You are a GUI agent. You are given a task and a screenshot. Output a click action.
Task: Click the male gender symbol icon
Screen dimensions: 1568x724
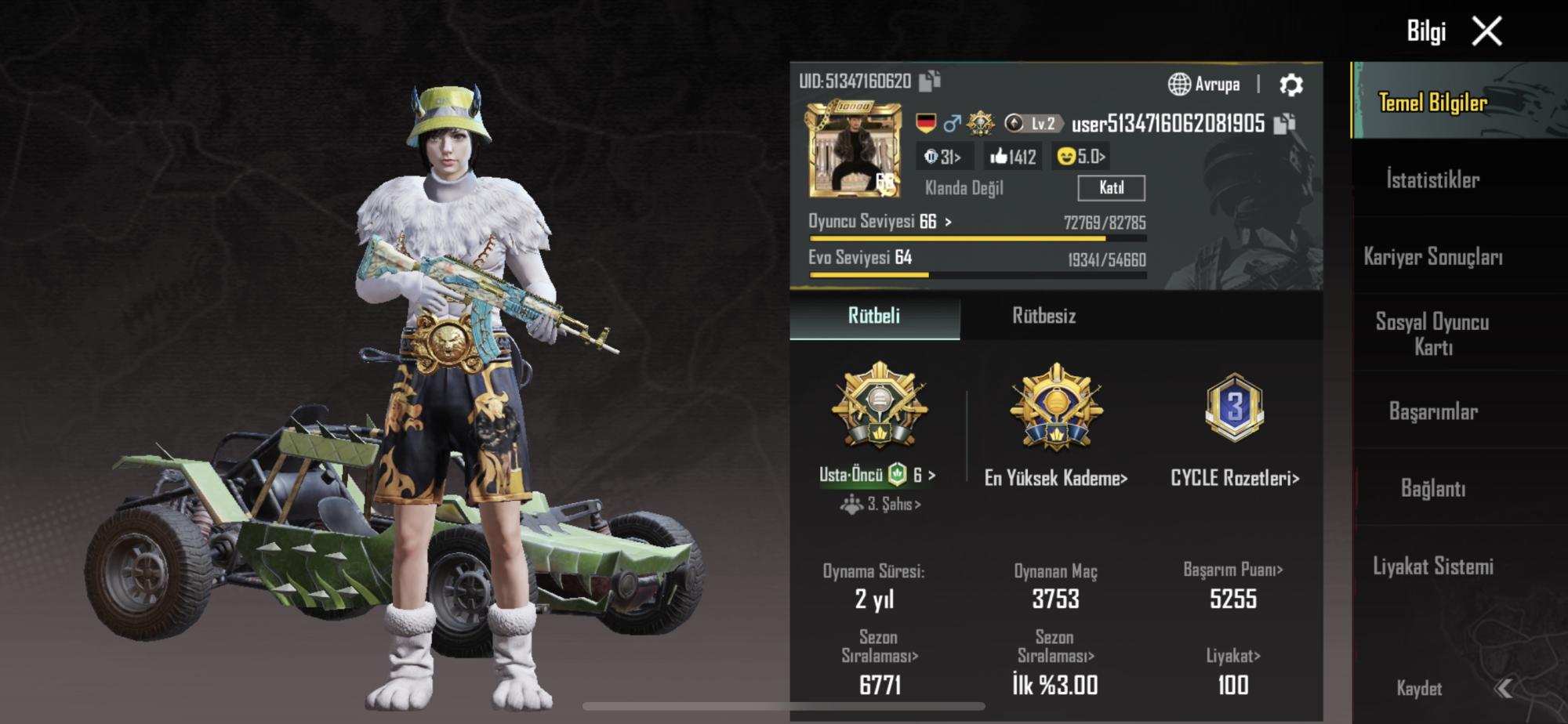(953, 124)
